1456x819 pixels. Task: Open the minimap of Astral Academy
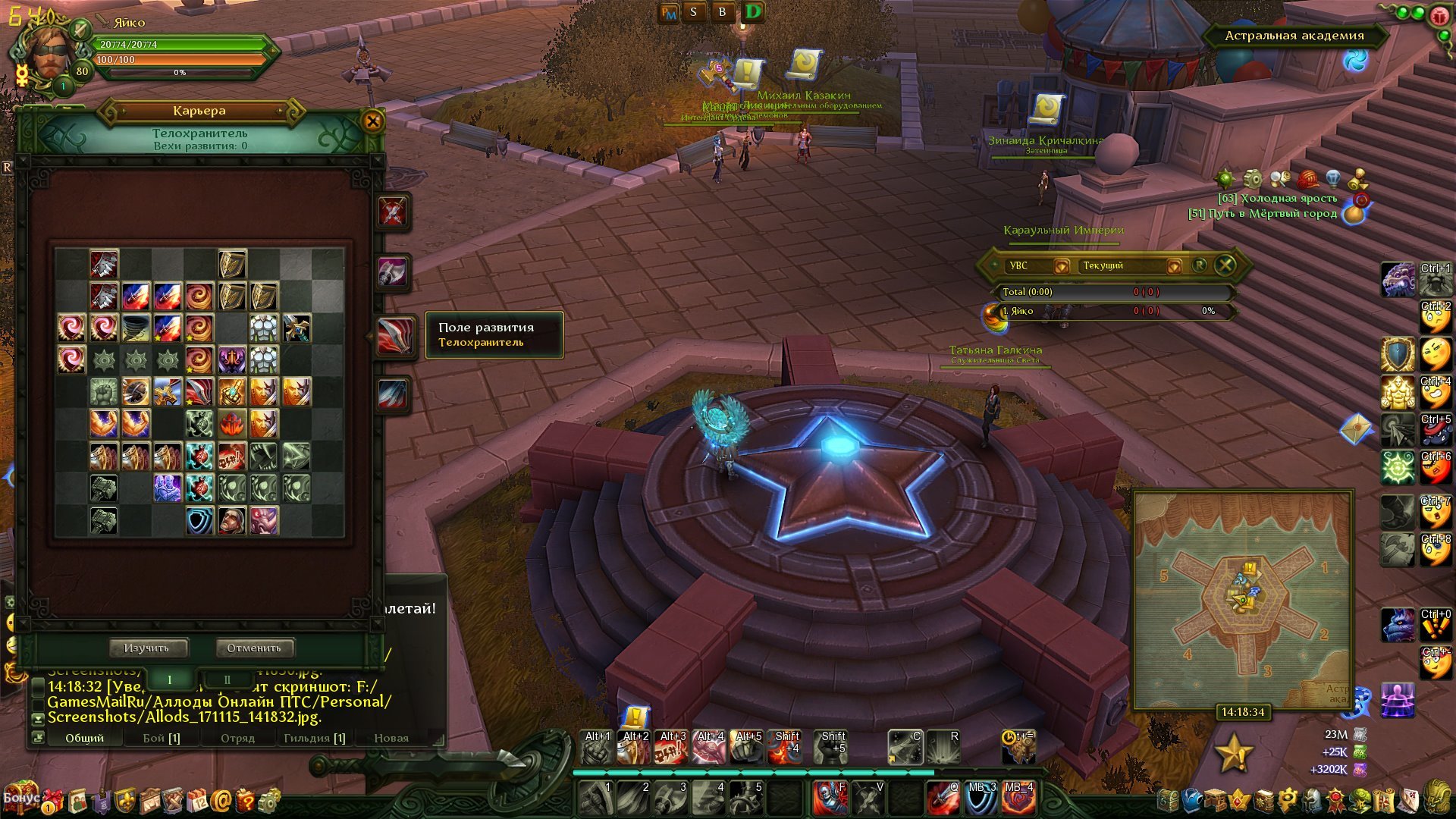[x=1244, y=599]
